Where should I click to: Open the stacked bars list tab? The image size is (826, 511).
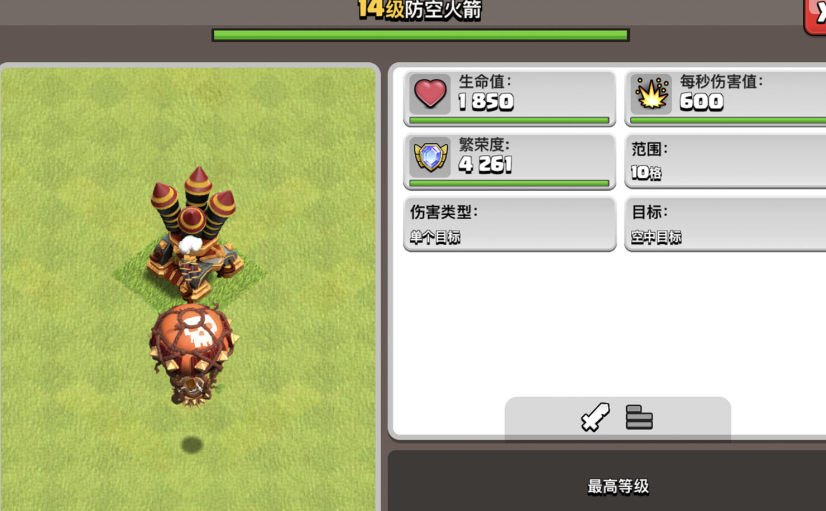[639, 417]
